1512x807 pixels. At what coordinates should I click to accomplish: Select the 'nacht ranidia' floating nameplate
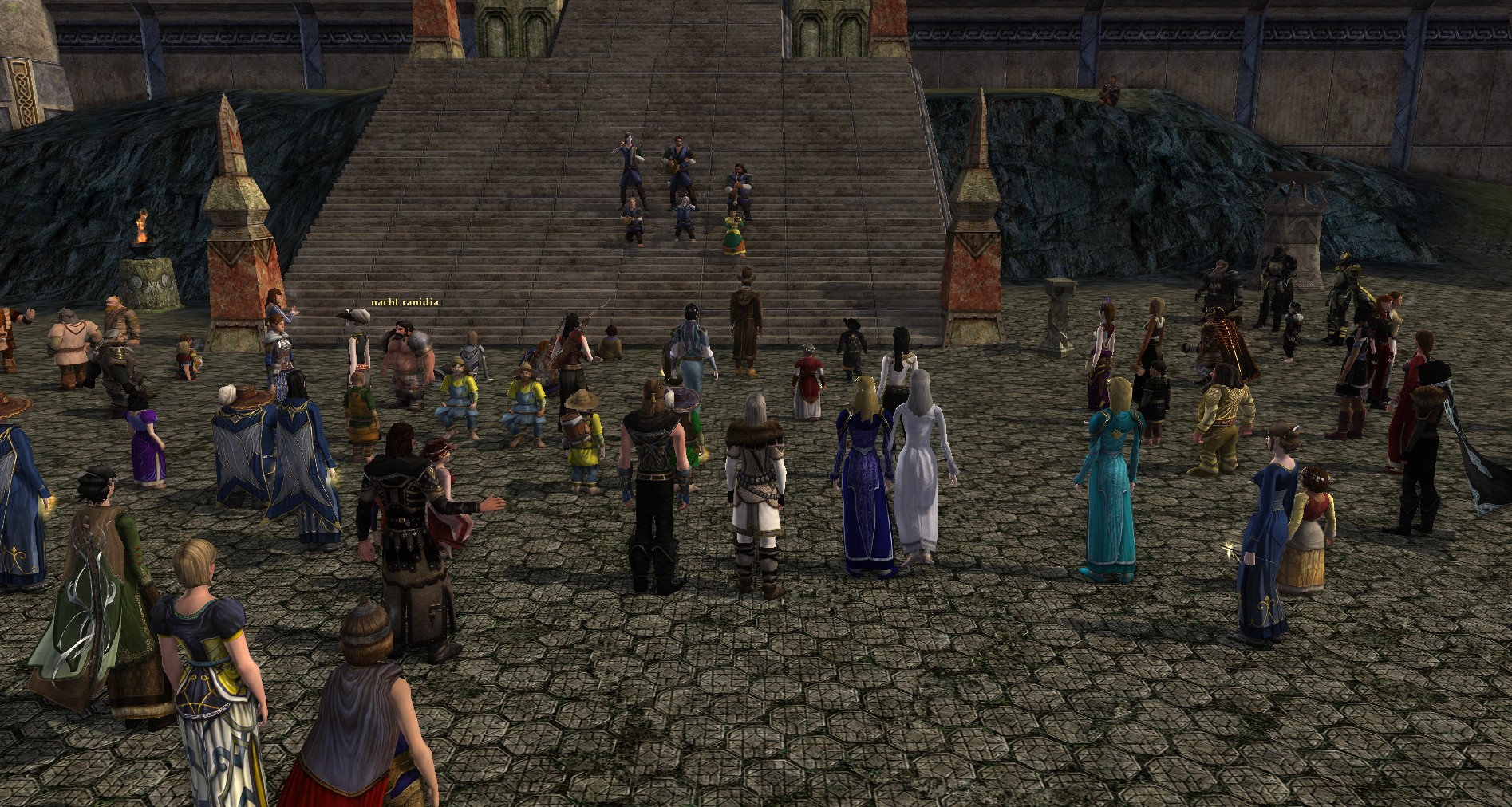click(405, 302)
